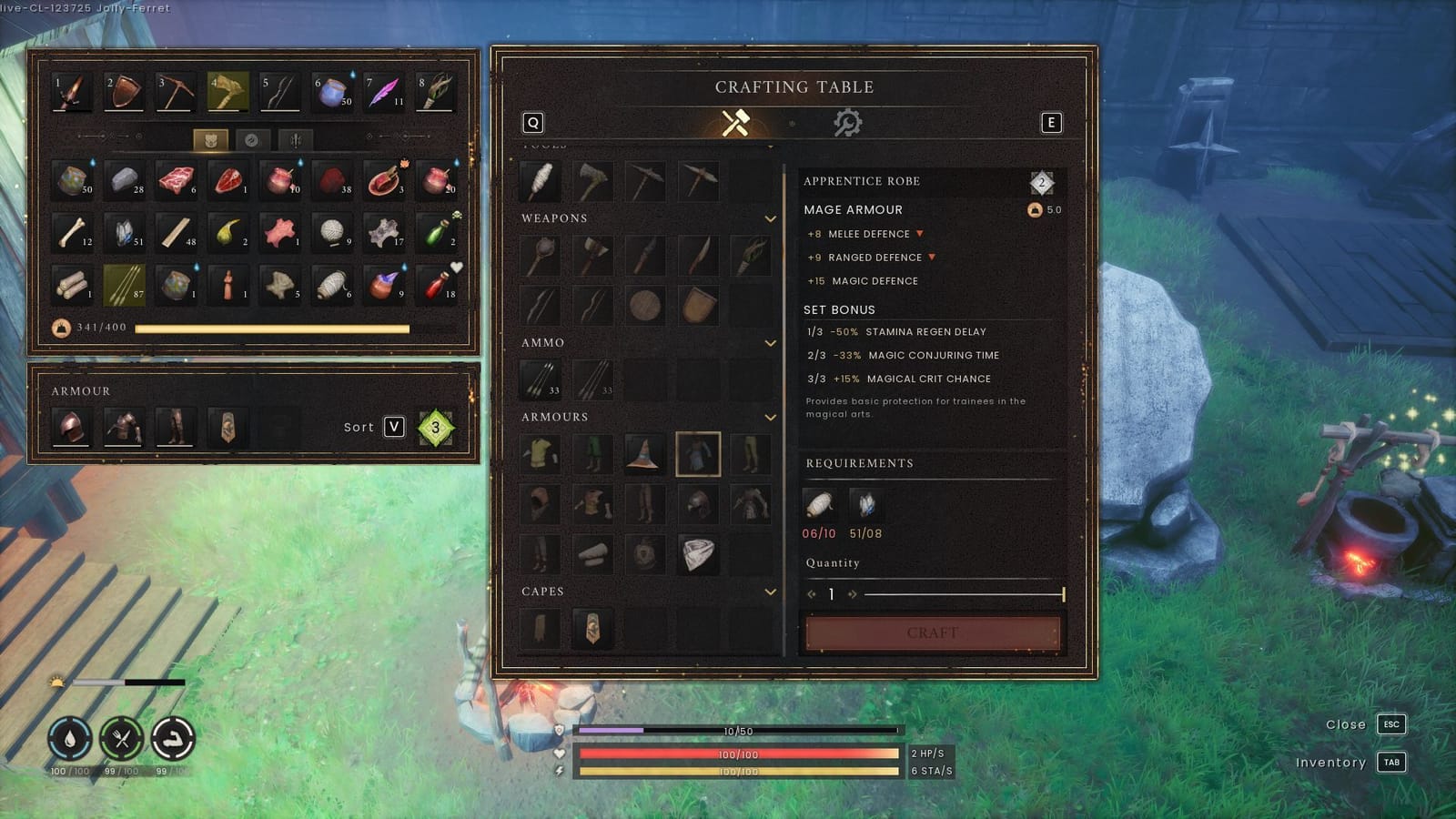Collapse the CAPES category
The height and width of the screenshot is (819, 1456).
[772, 591]
